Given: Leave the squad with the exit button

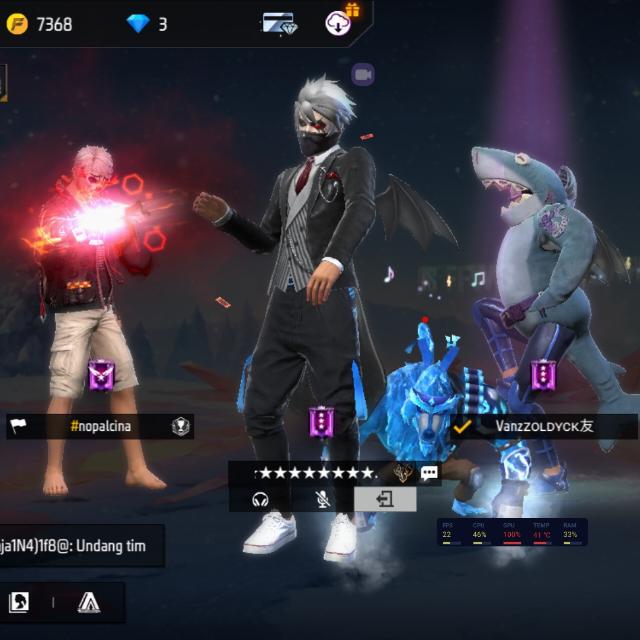Looking at the screenshot, I should click(385, 499).
